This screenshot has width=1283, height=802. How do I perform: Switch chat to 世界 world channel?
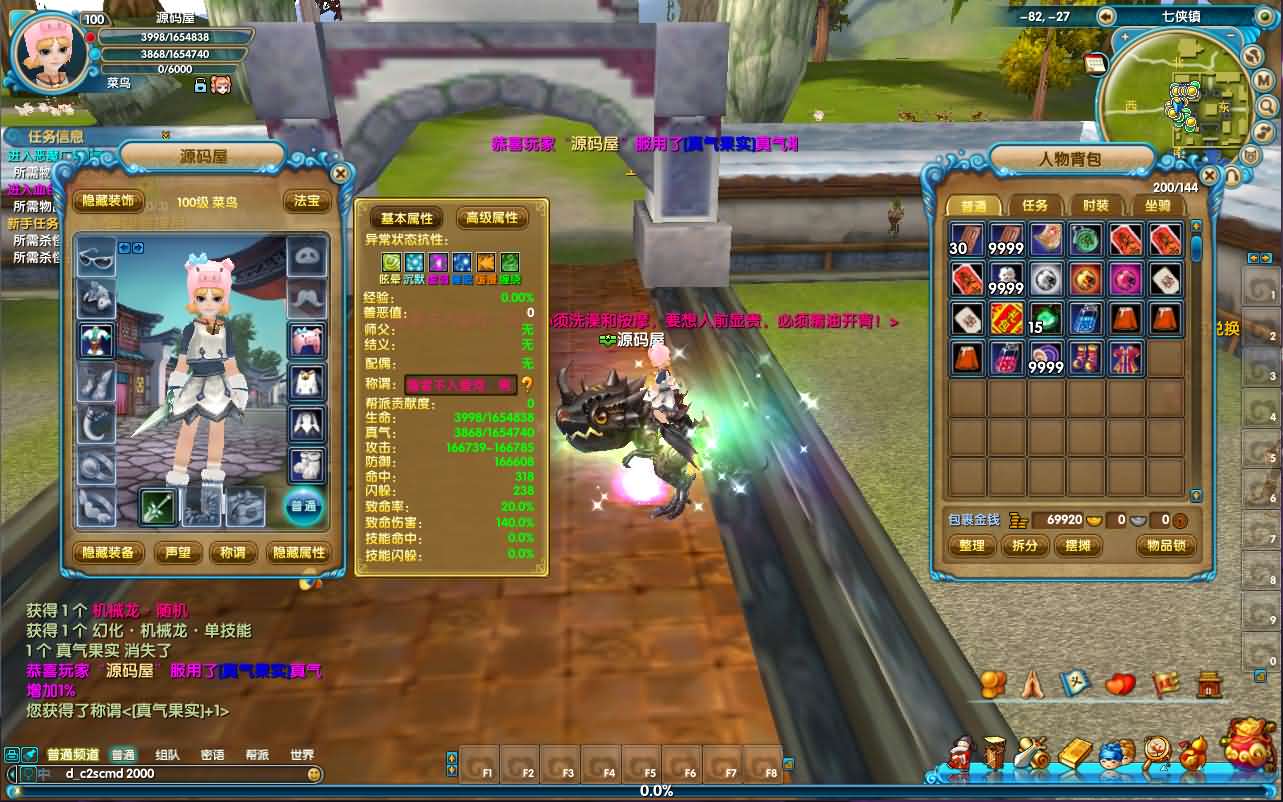click(301, 755)
